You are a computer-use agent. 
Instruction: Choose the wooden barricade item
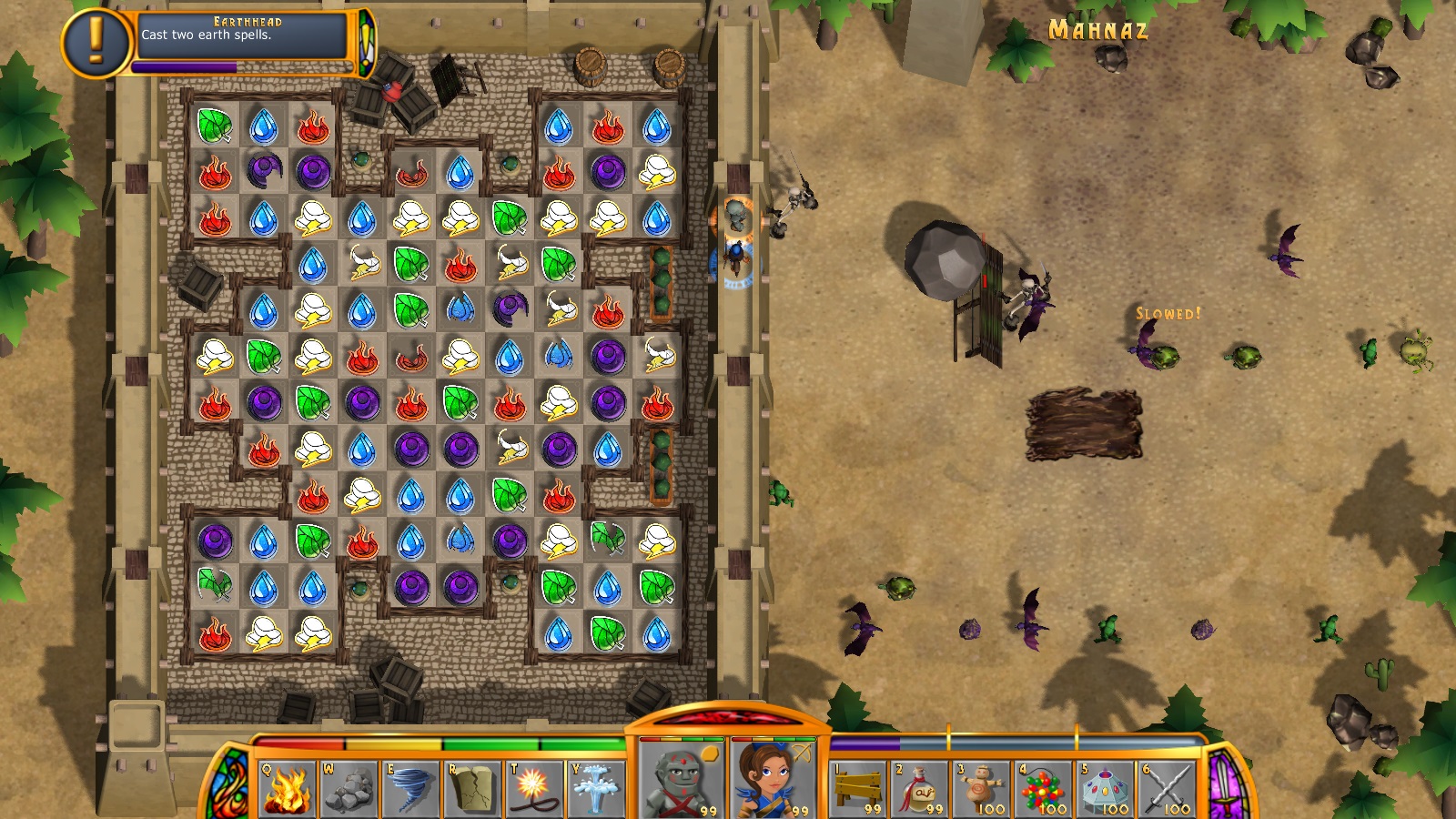859,788
